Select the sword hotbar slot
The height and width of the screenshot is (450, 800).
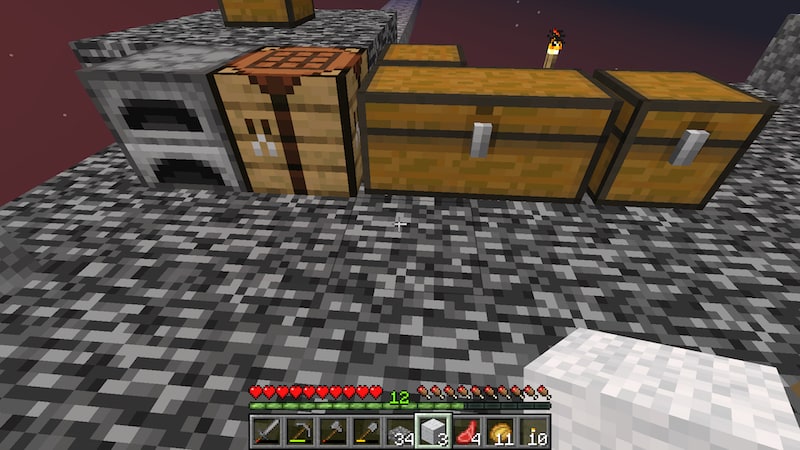267,432
